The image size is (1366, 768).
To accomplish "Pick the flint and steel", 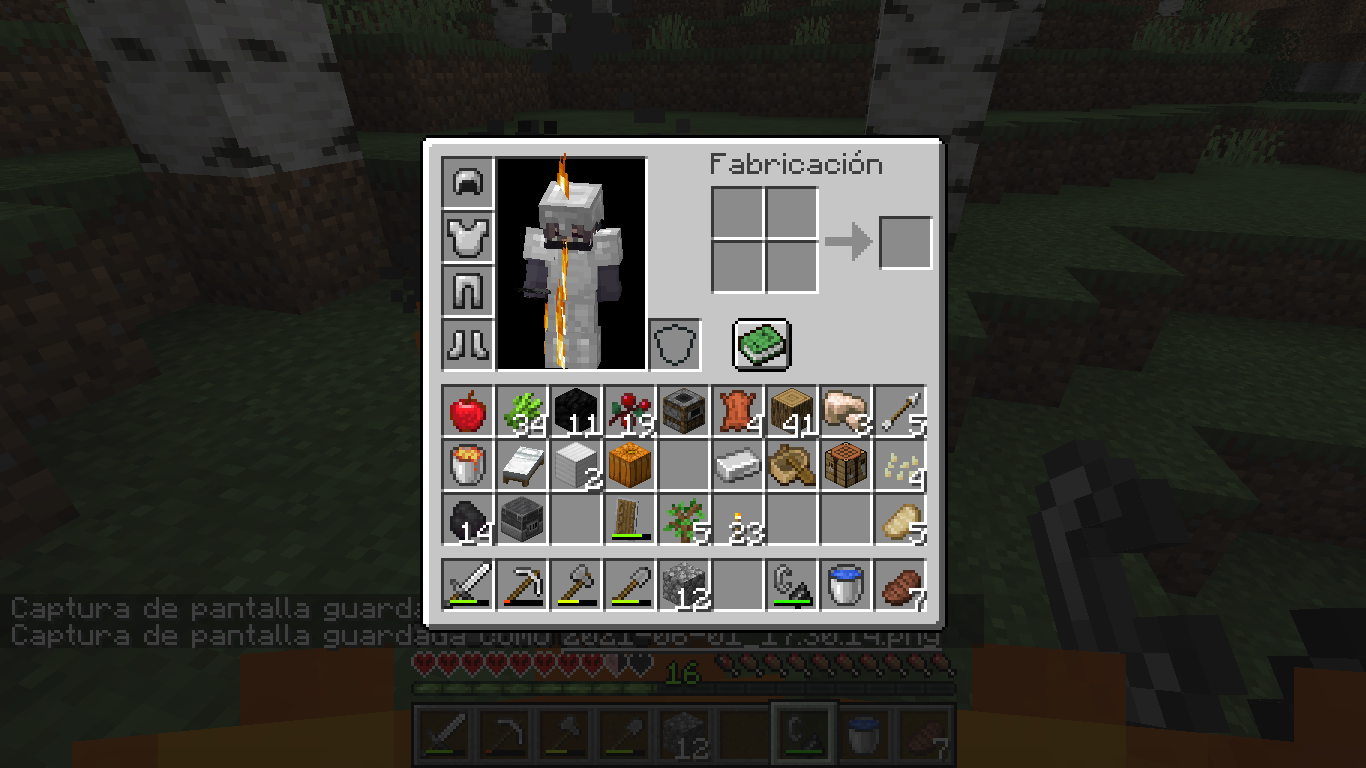I will pyautogui.click(x=791, y=584).
